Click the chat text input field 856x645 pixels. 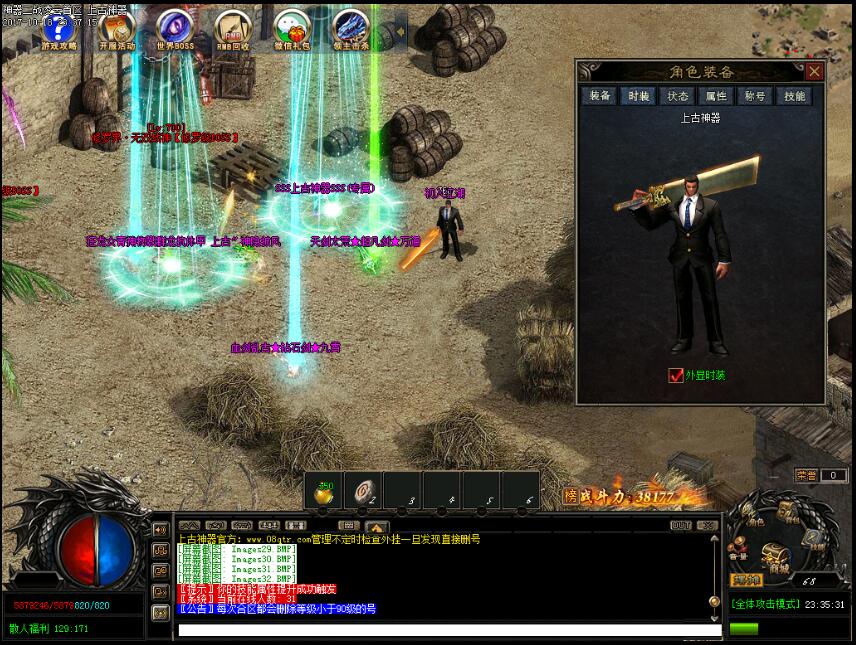click(440, 631)
